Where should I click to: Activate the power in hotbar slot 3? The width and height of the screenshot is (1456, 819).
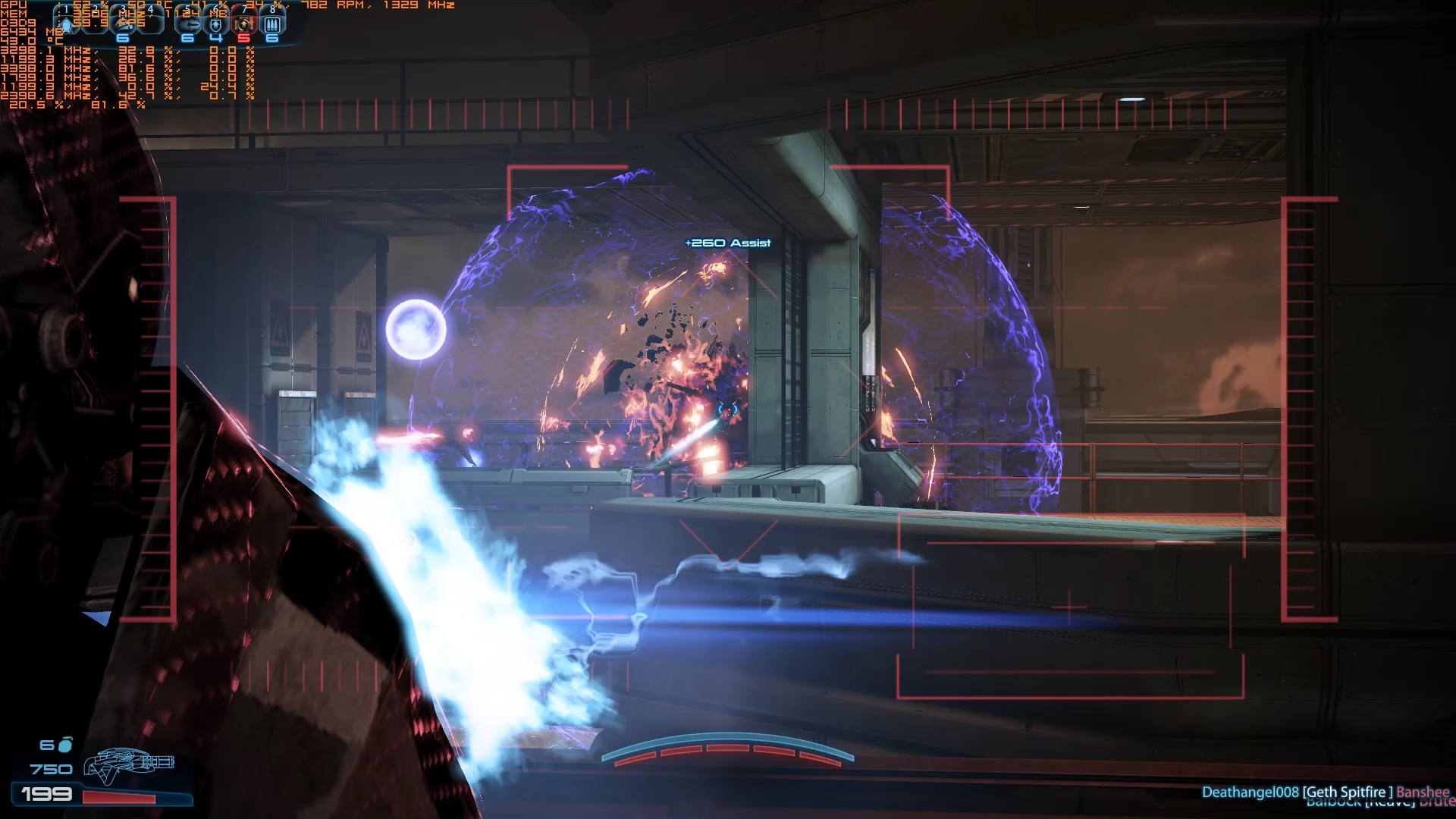(124, 23)
